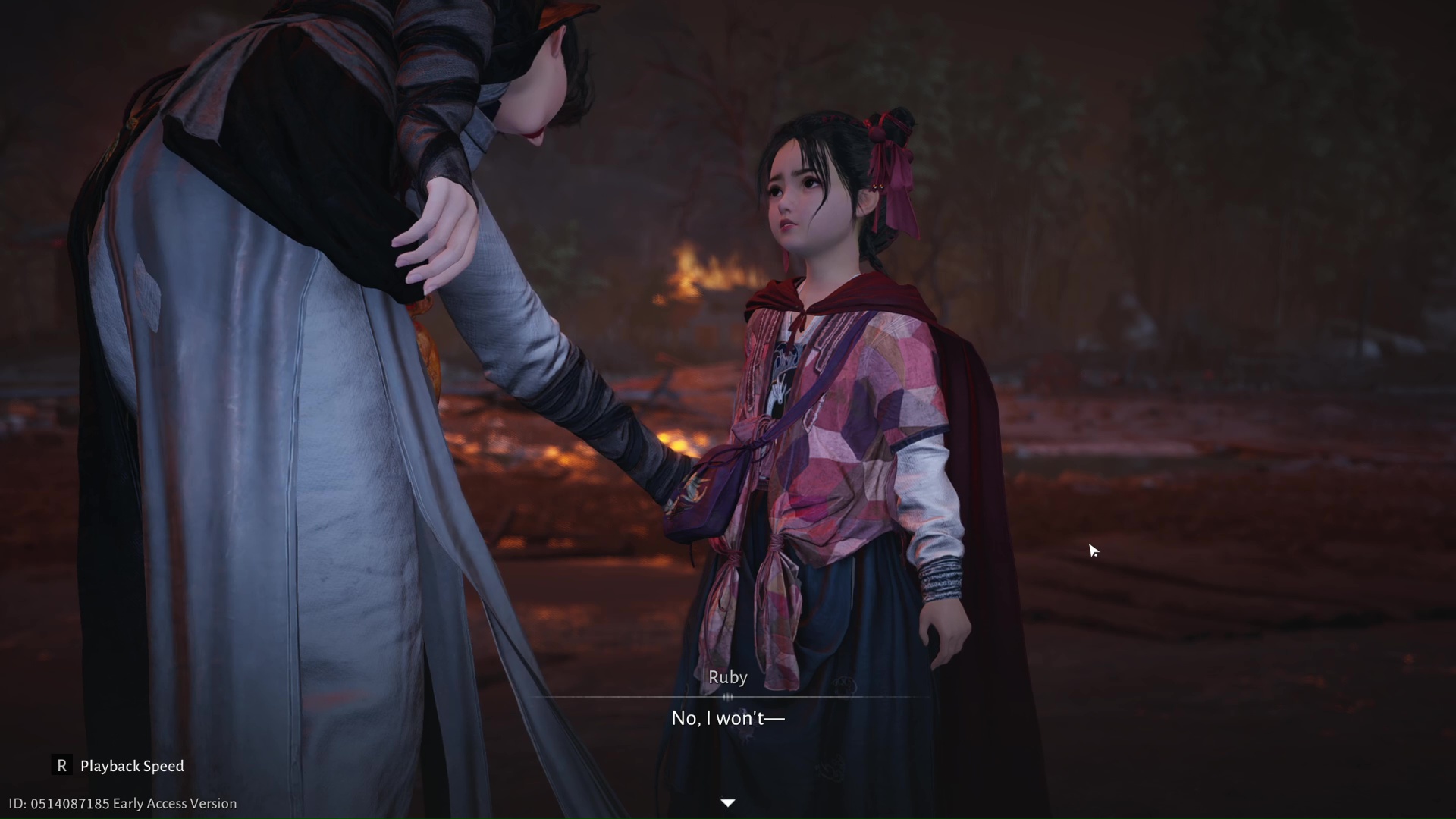Click the Early Access Version ID text
The height and width of the screenshot is (819, 1456).
118,803
